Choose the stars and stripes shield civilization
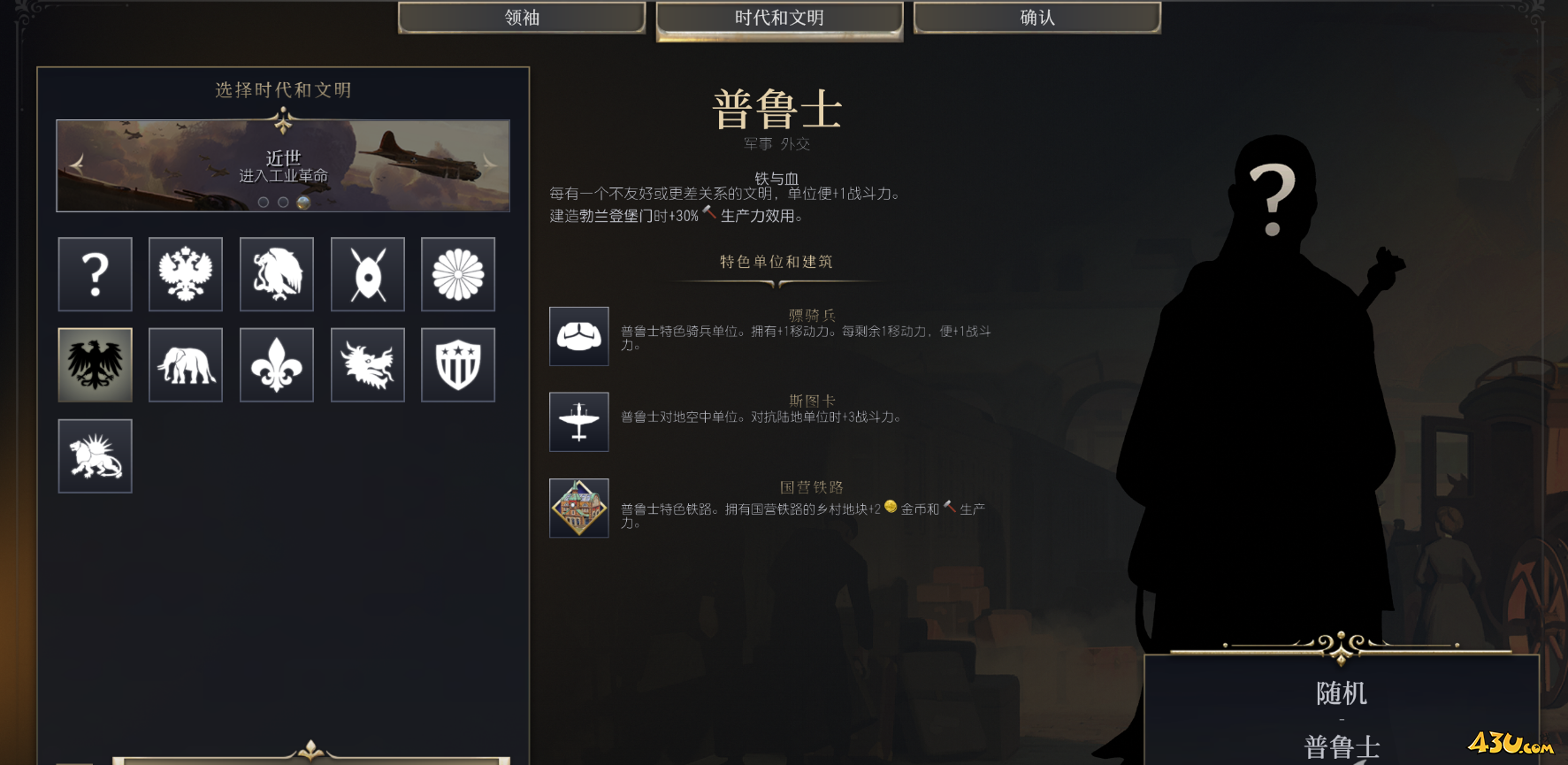1568x765 pixels. click(458, 365)
